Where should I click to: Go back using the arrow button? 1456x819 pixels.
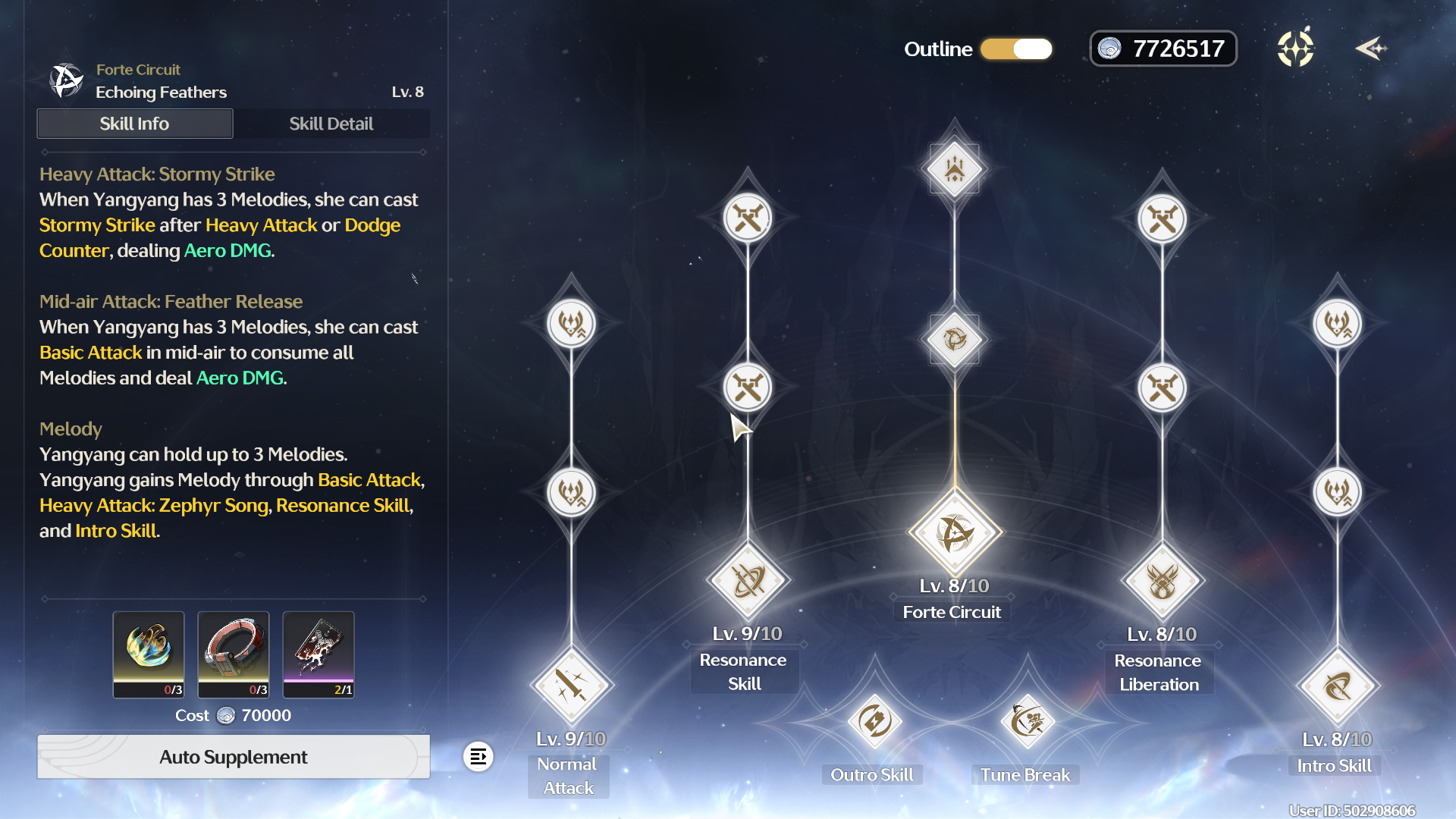coord(1370,49)
